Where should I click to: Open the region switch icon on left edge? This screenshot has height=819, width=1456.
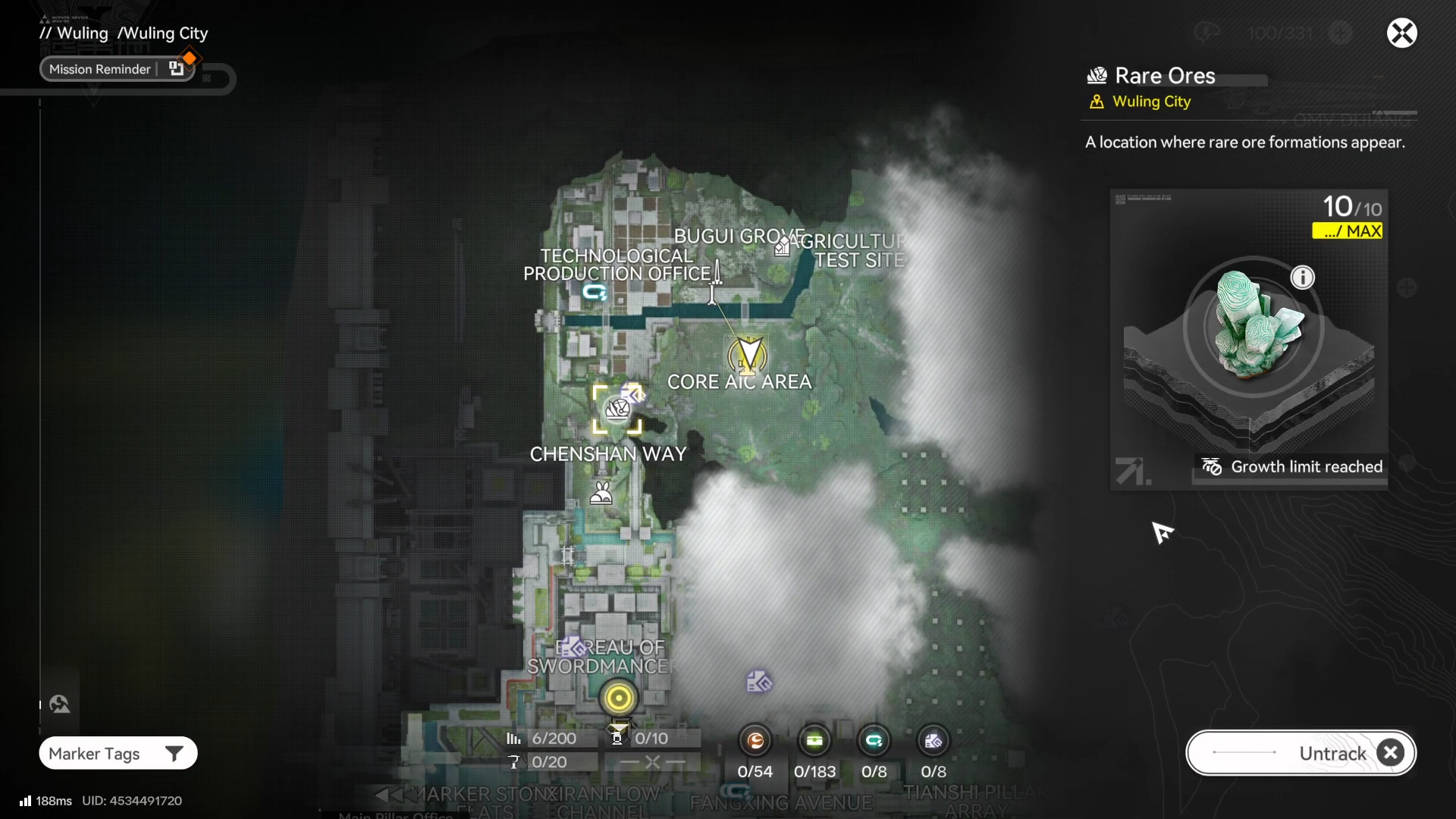pos(60,704)
